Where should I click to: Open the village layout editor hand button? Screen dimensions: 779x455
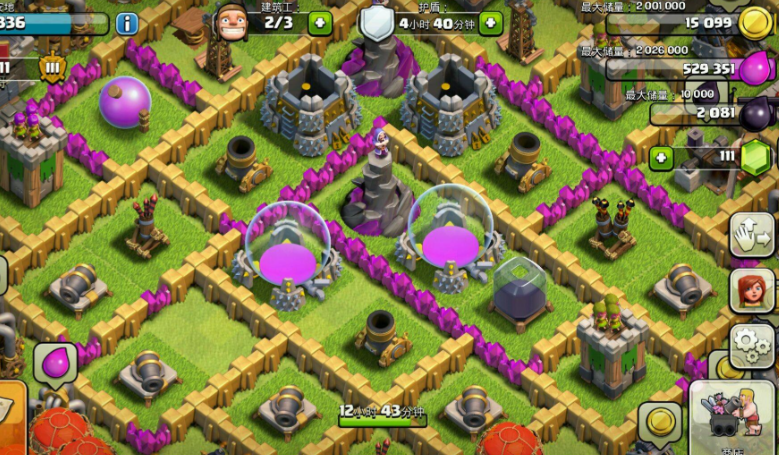click(750, 234)
